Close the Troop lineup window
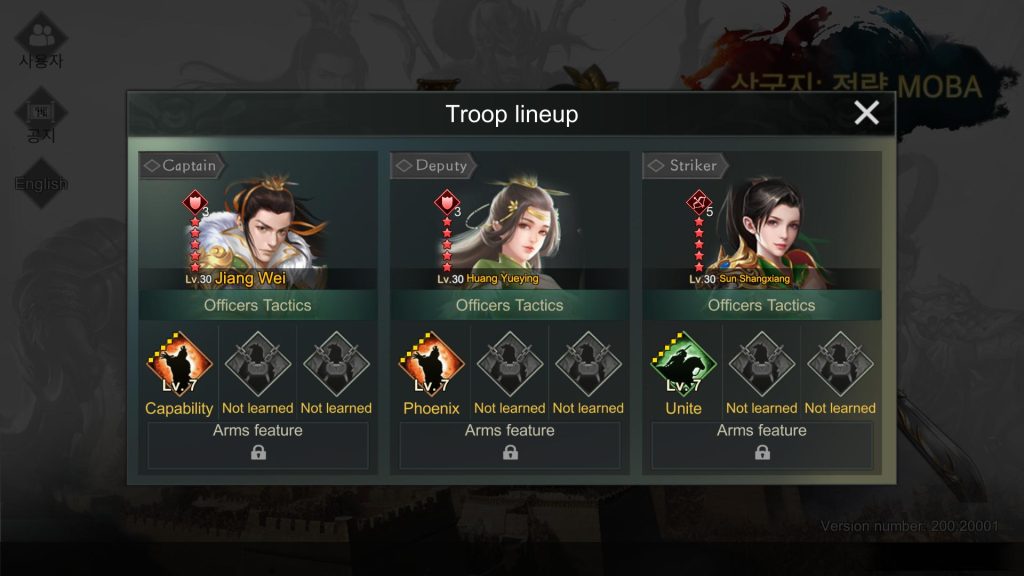1024x576 pixels. tap(866, 113)
